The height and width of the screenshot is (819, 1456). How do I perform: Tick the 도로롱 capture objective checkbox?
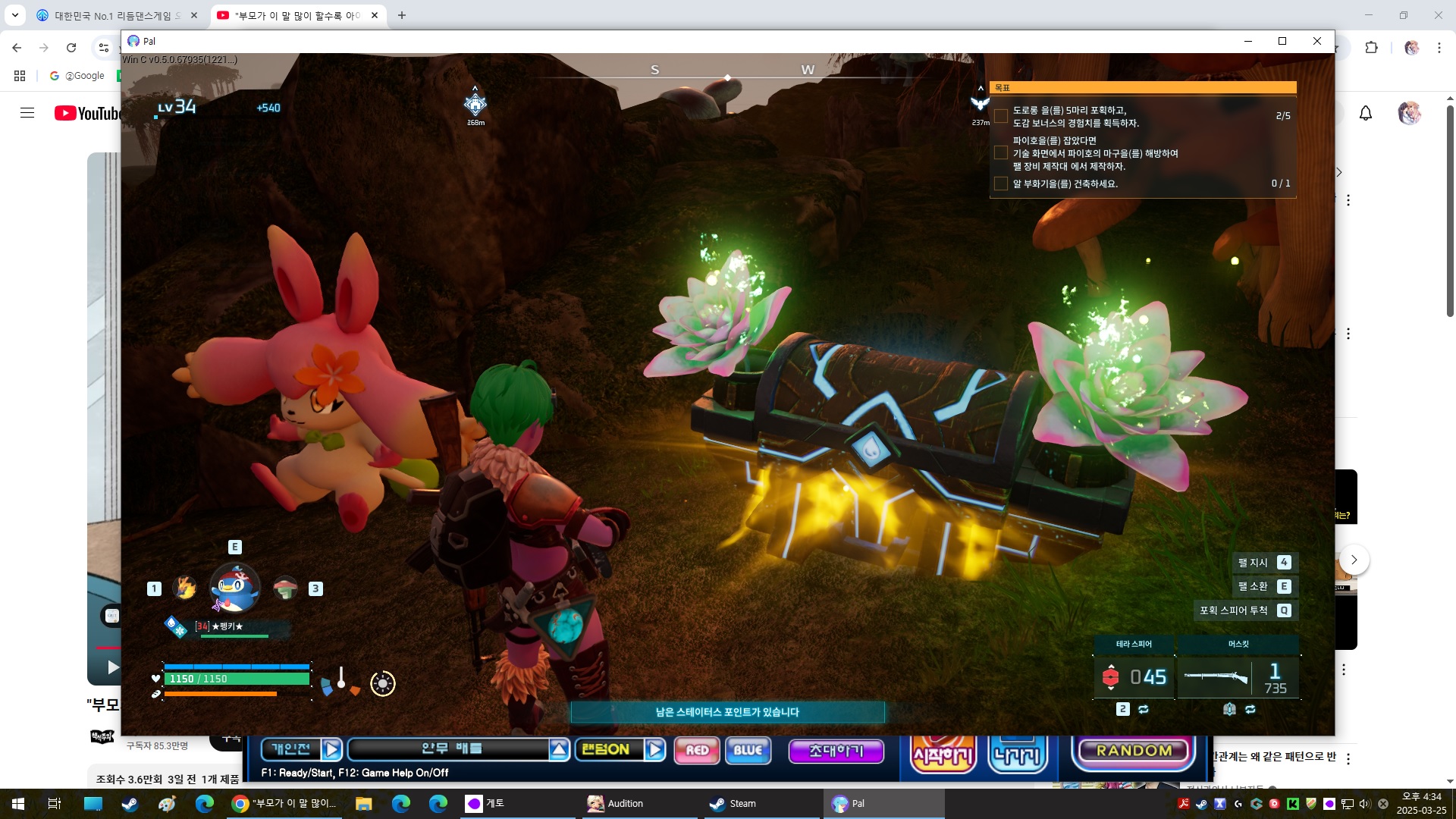point(1001,116)
